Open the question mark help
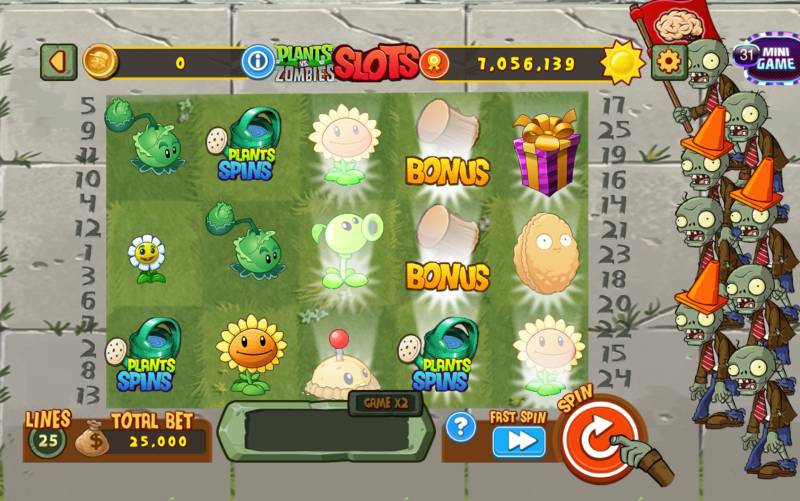The width and height of the screenshot is (800, 501). 460,428
